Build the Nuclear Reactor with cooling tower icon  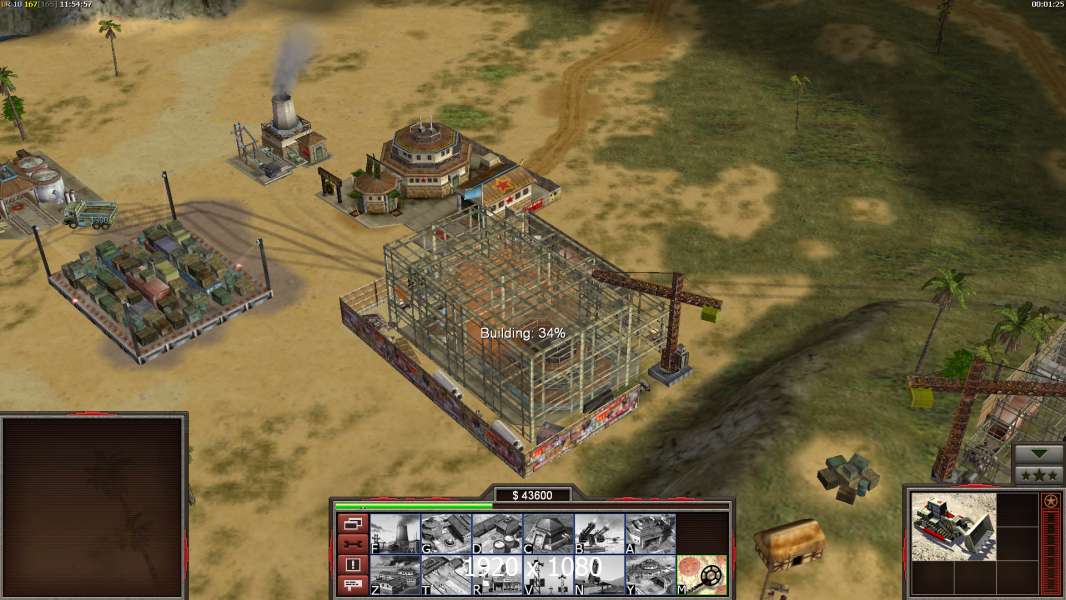coord(395,534)
